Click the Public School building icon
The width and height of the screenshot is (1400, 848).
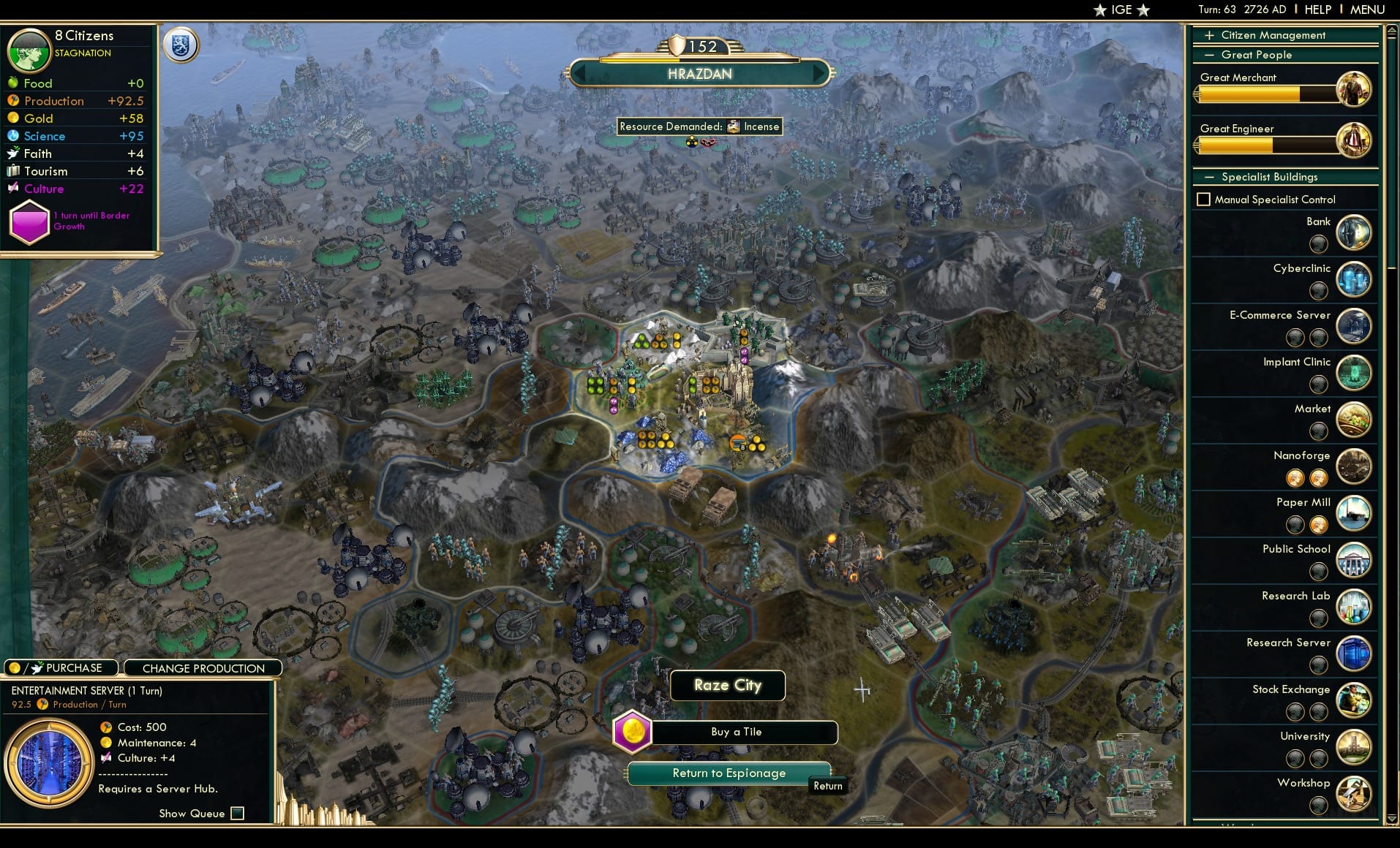(x=1355, y=560)
